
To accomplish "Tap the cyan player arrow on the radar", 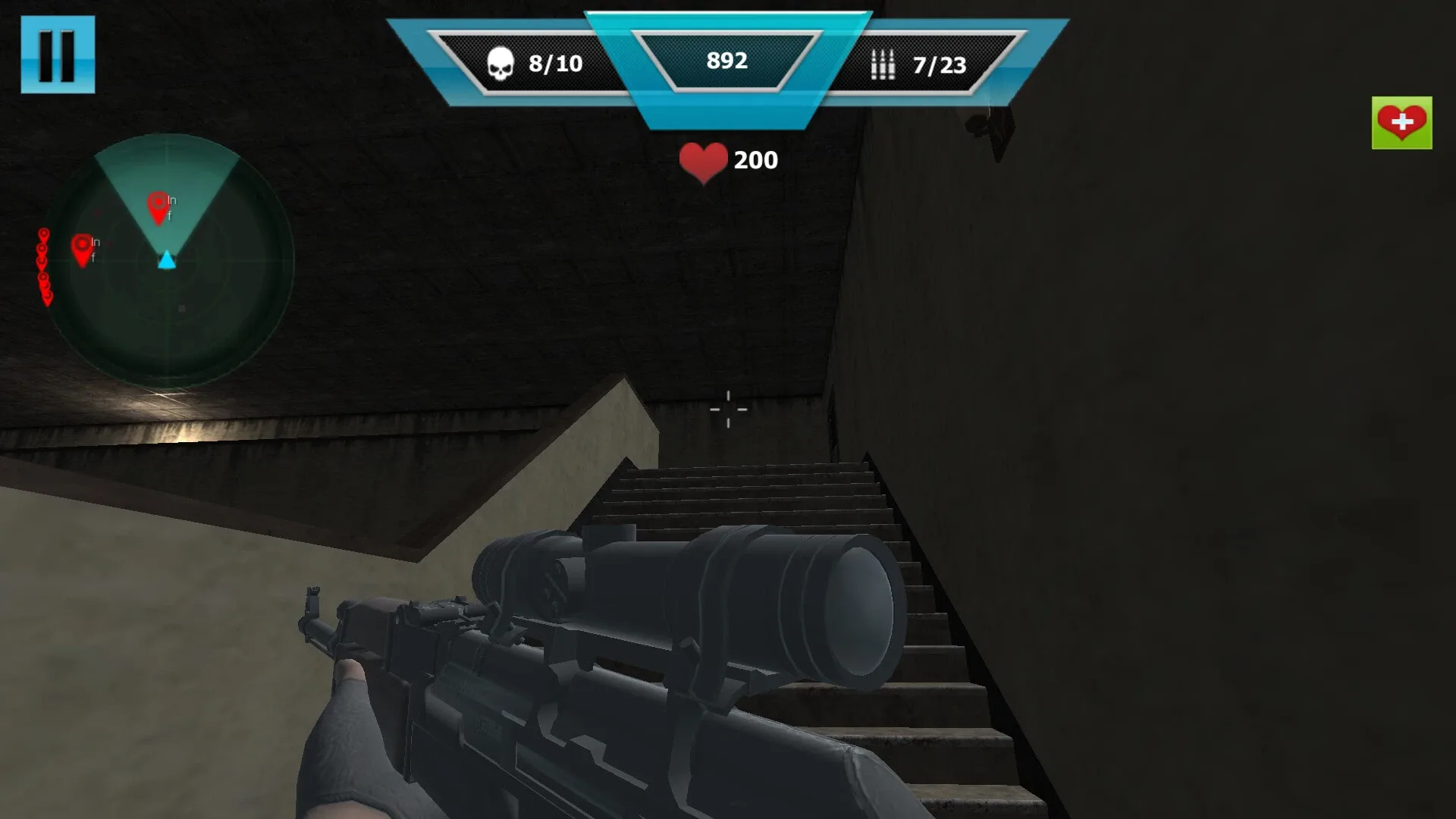I will (165, 261).
